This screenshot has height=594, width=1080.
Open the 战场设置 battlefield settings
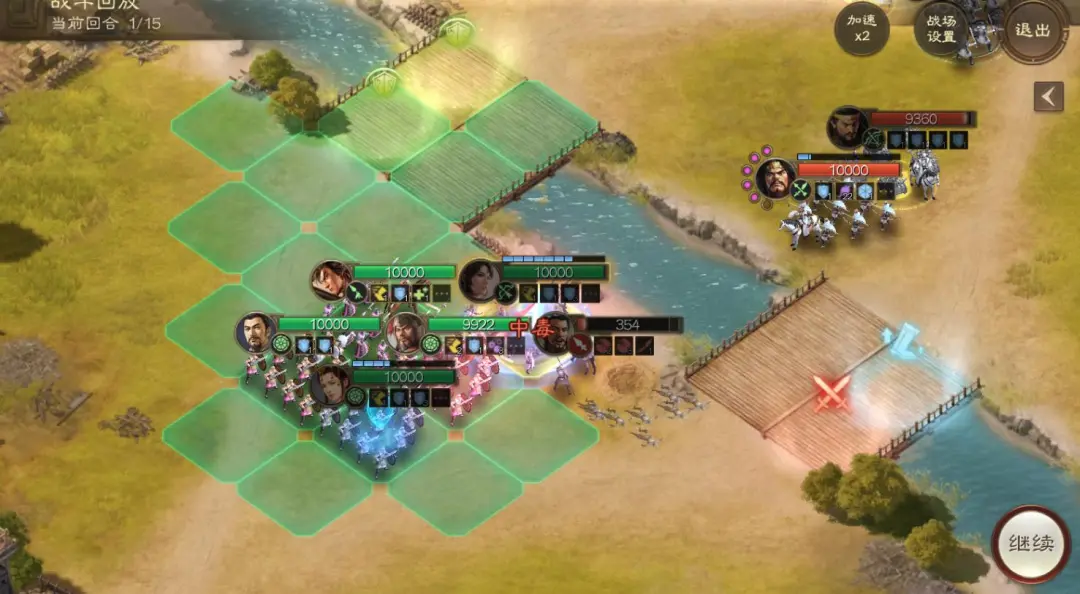point(941,30)
